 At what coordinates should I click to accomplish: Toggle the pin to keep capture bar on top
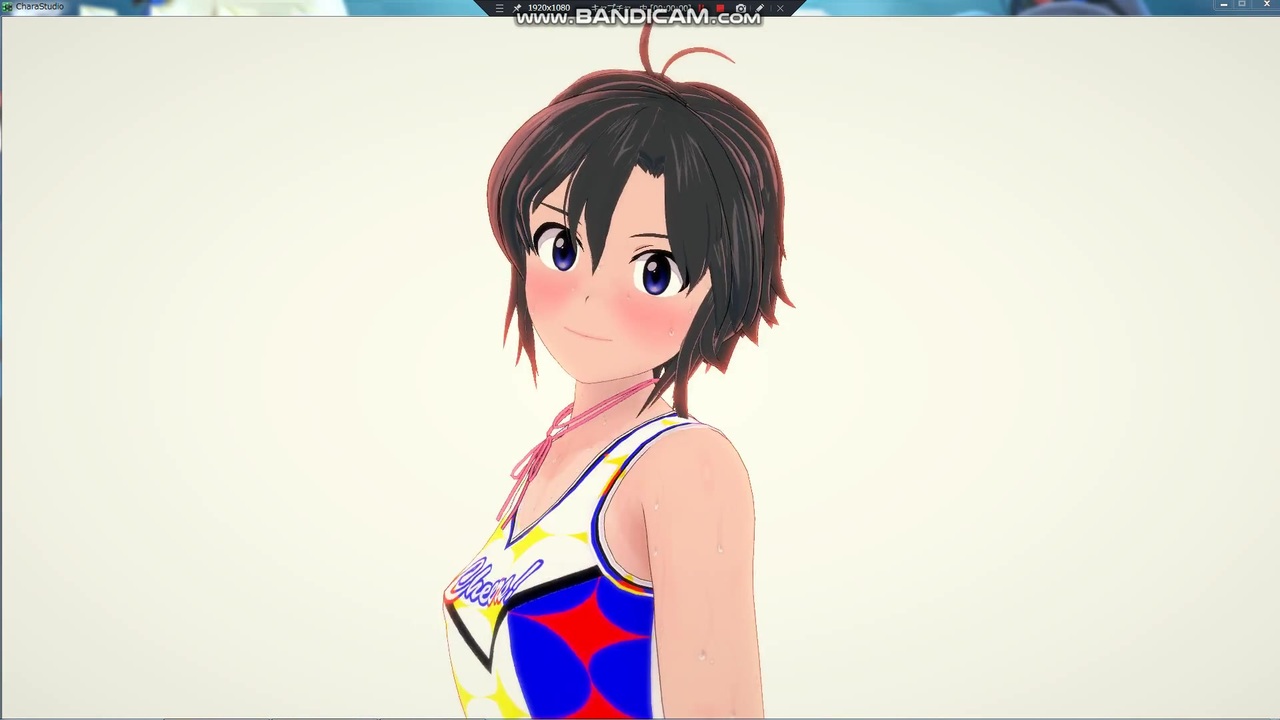tap(520, 8)
